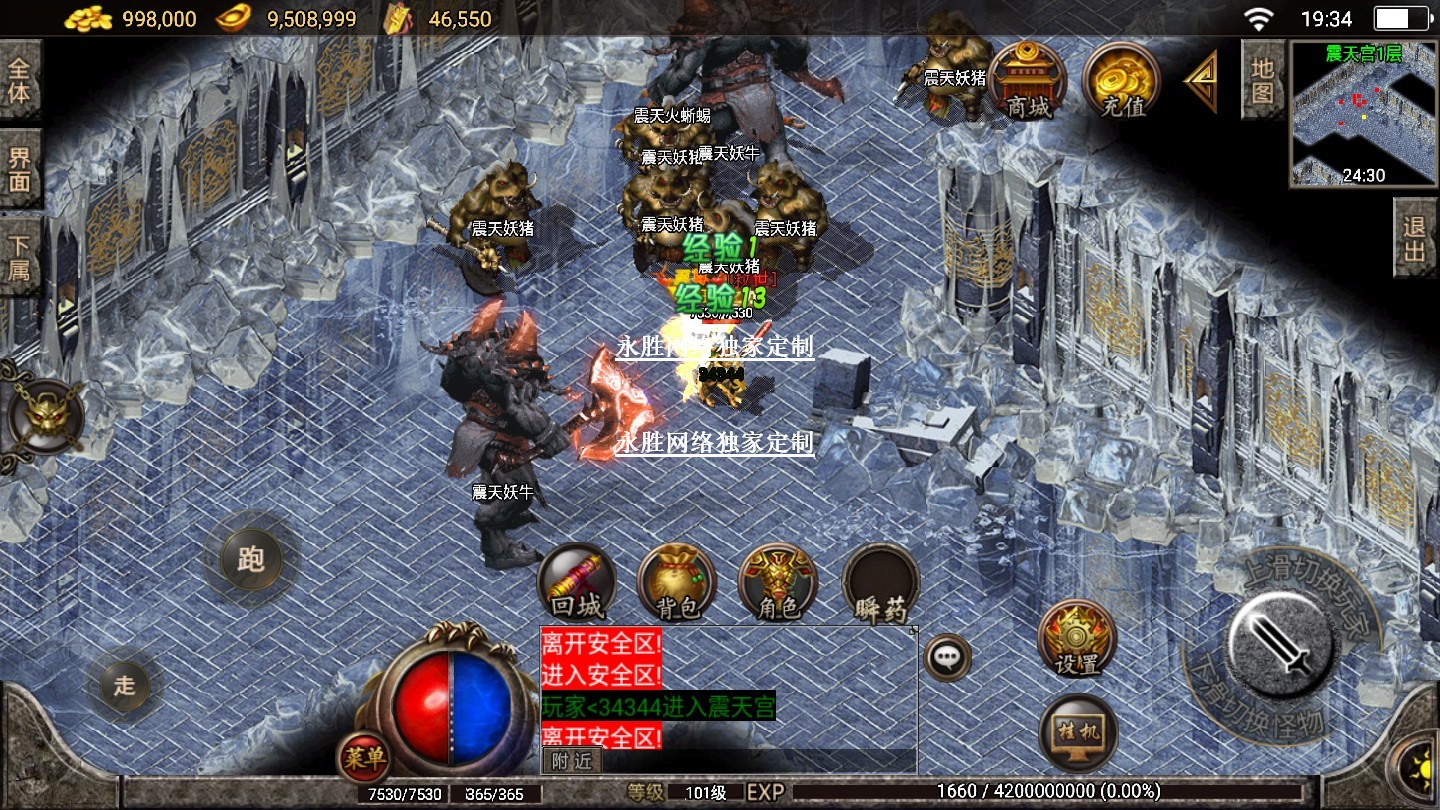Switch to 走 walk mode

point(124,685)
